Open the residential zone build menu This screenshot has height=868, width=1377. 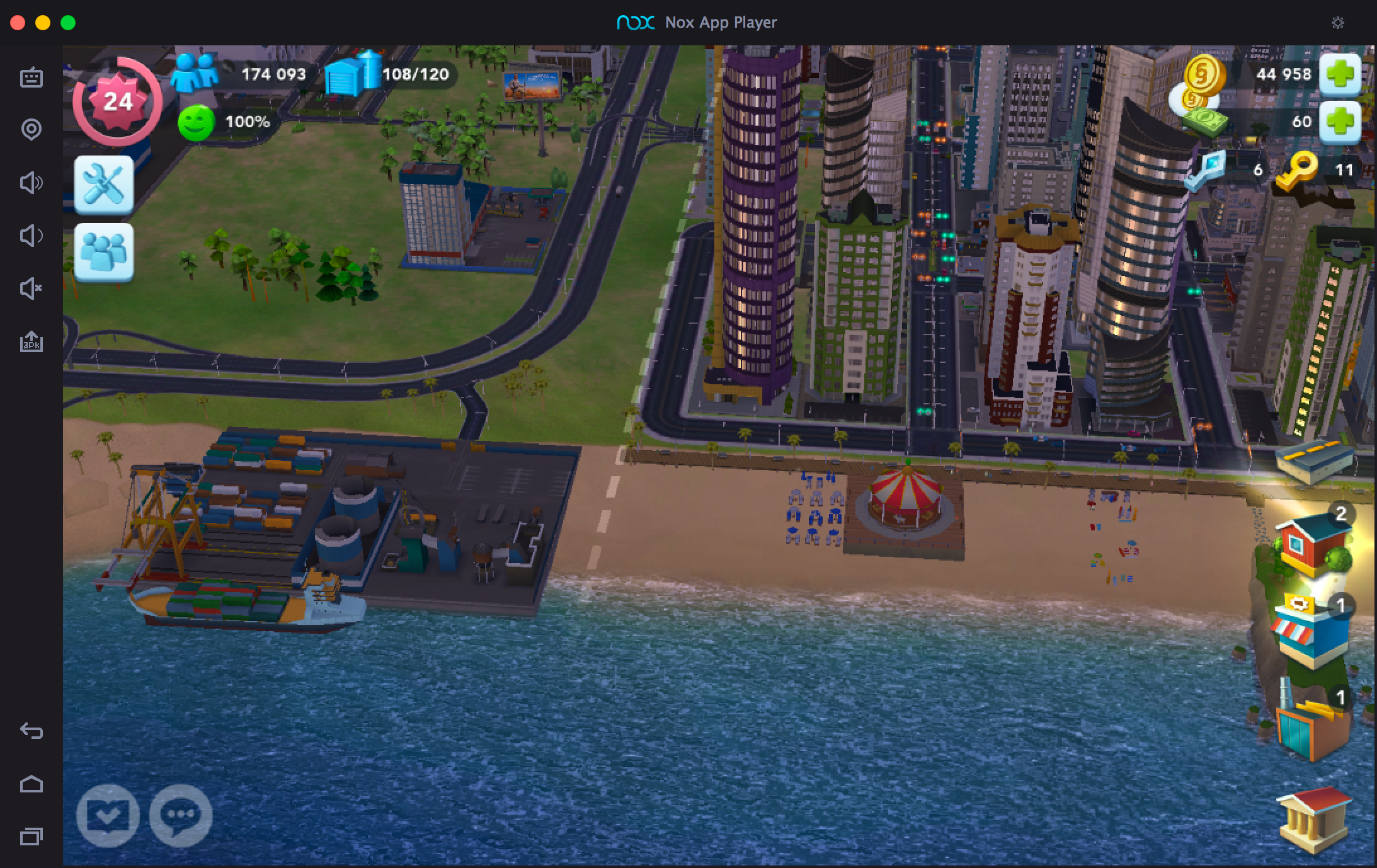1313,544
